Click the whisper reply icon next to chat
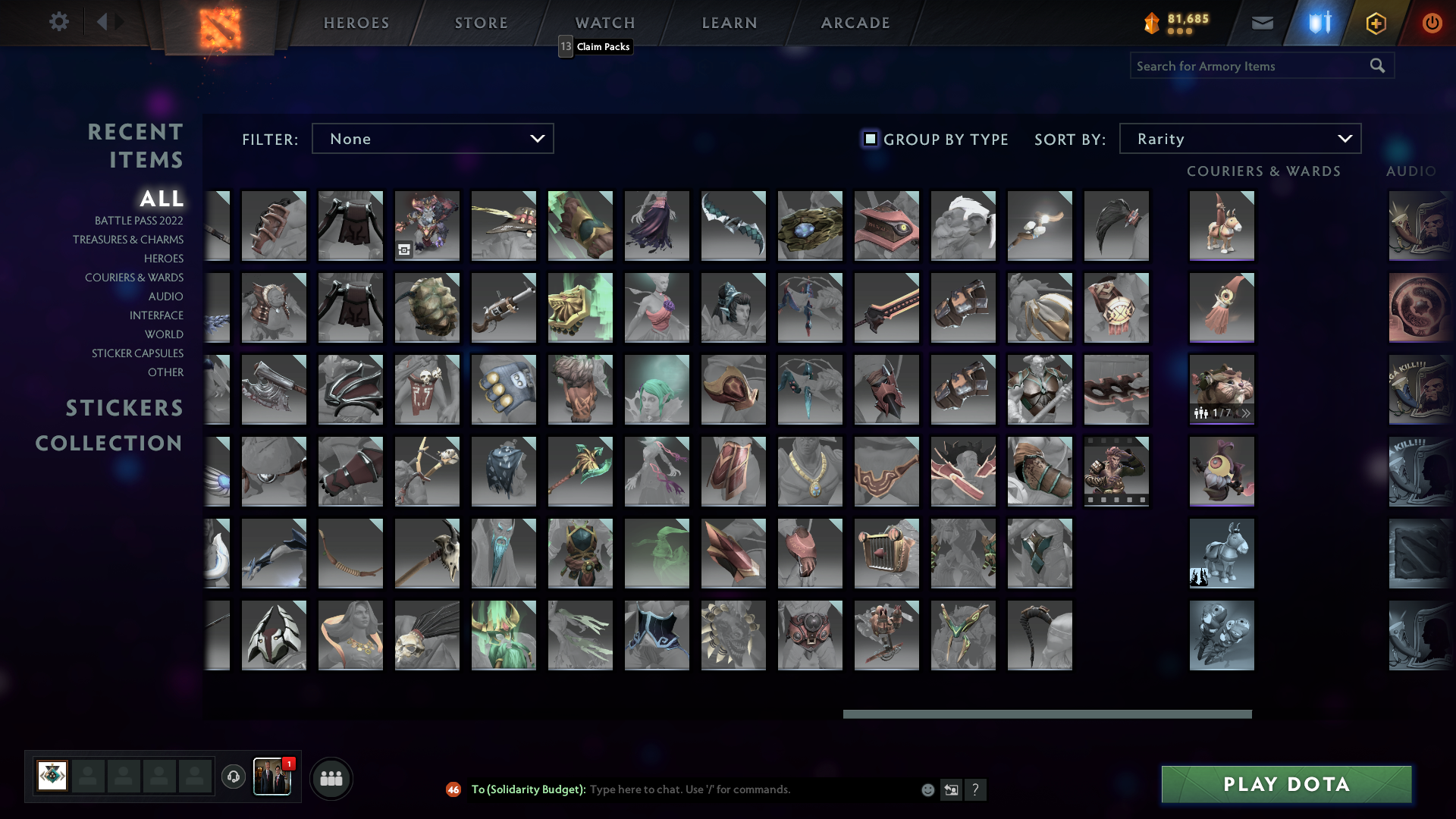1456x819 pixels. 951,789
